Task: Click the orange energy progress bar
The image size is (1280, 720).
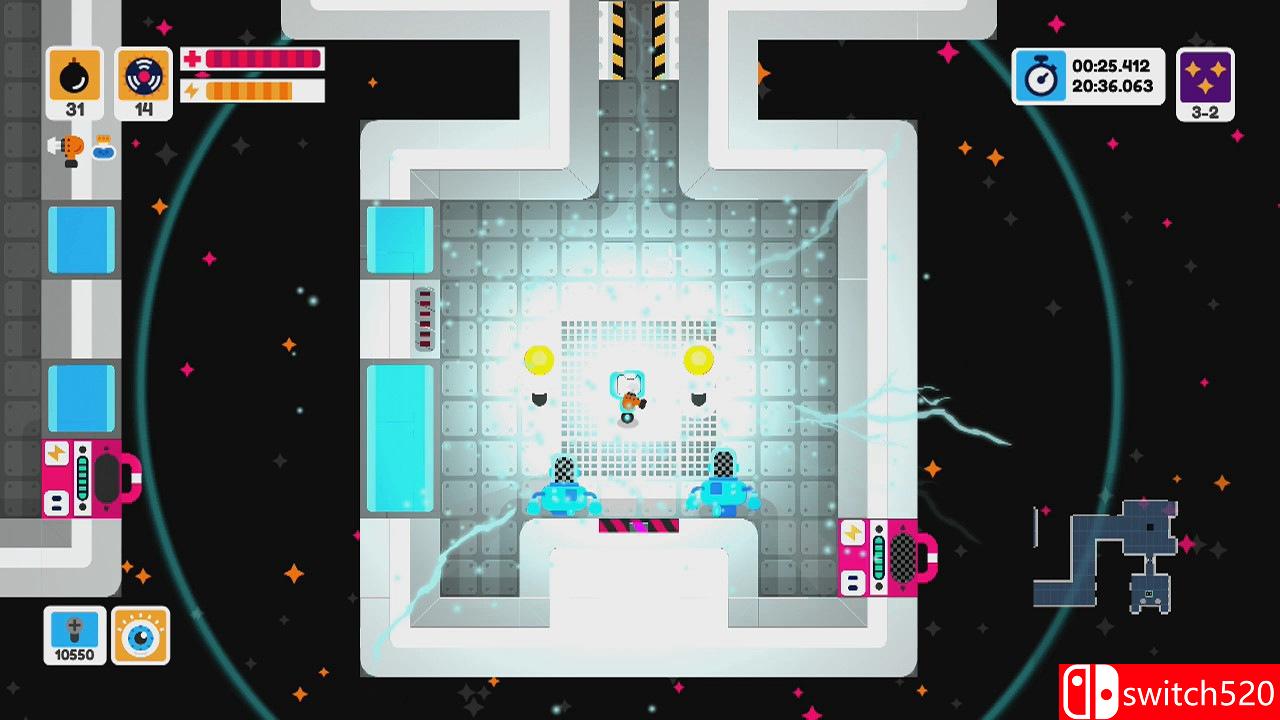Action: (x=250, y=89)
